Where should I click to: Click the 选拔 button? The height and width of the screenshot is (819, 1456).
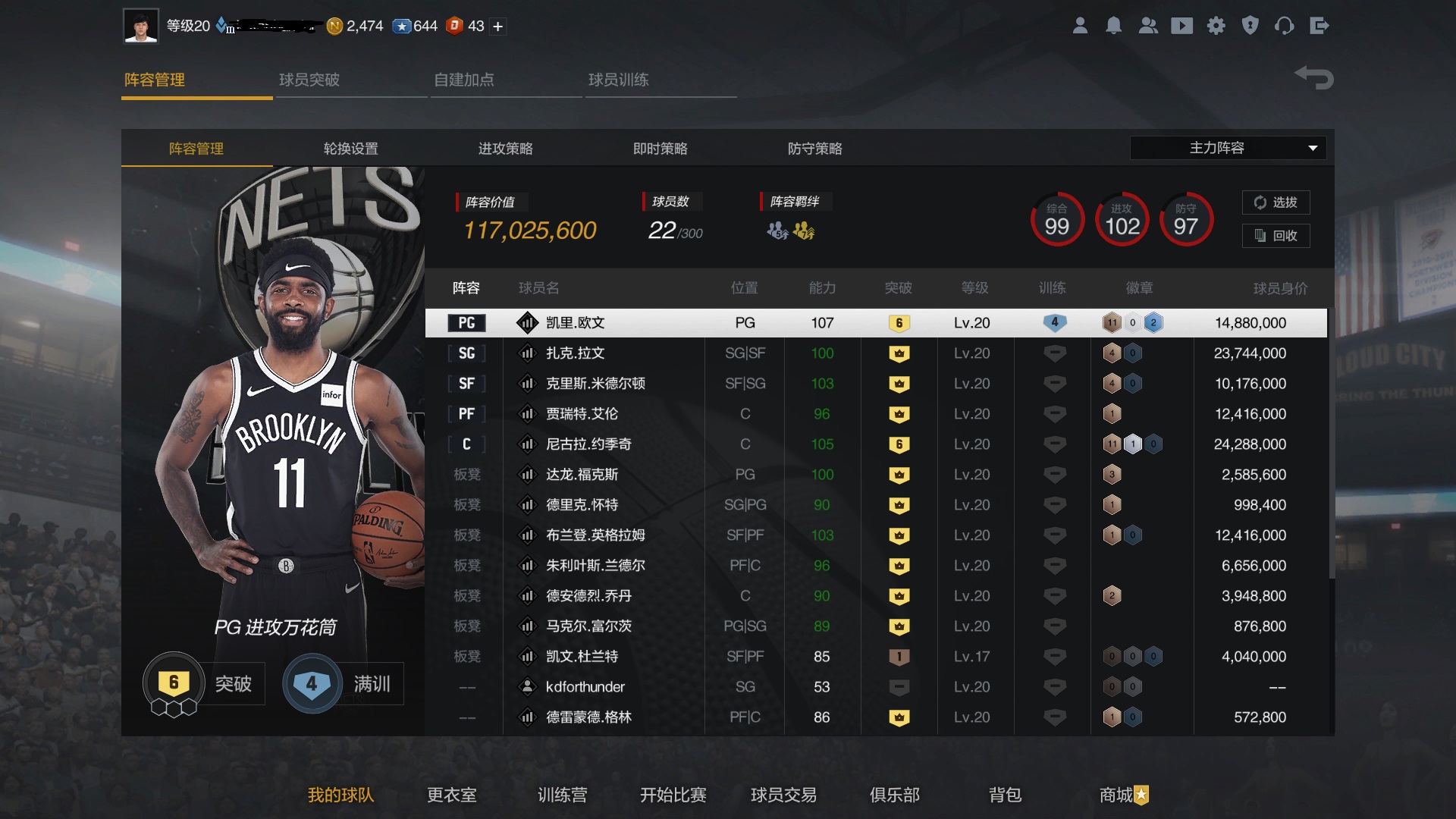click(1277, 202)
